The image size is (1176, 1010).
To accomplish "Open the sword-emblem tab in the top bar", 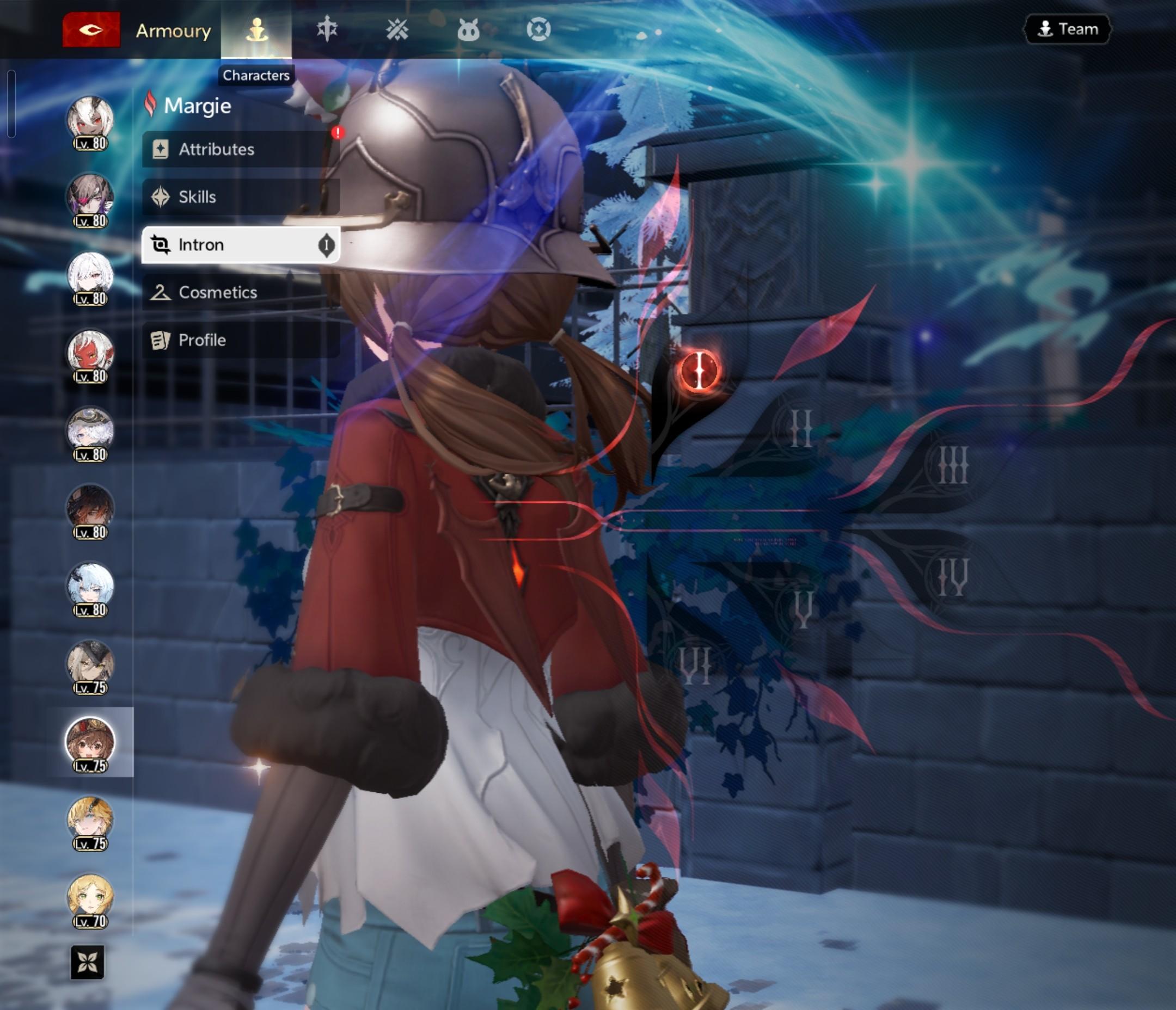I will click(327, 29).
